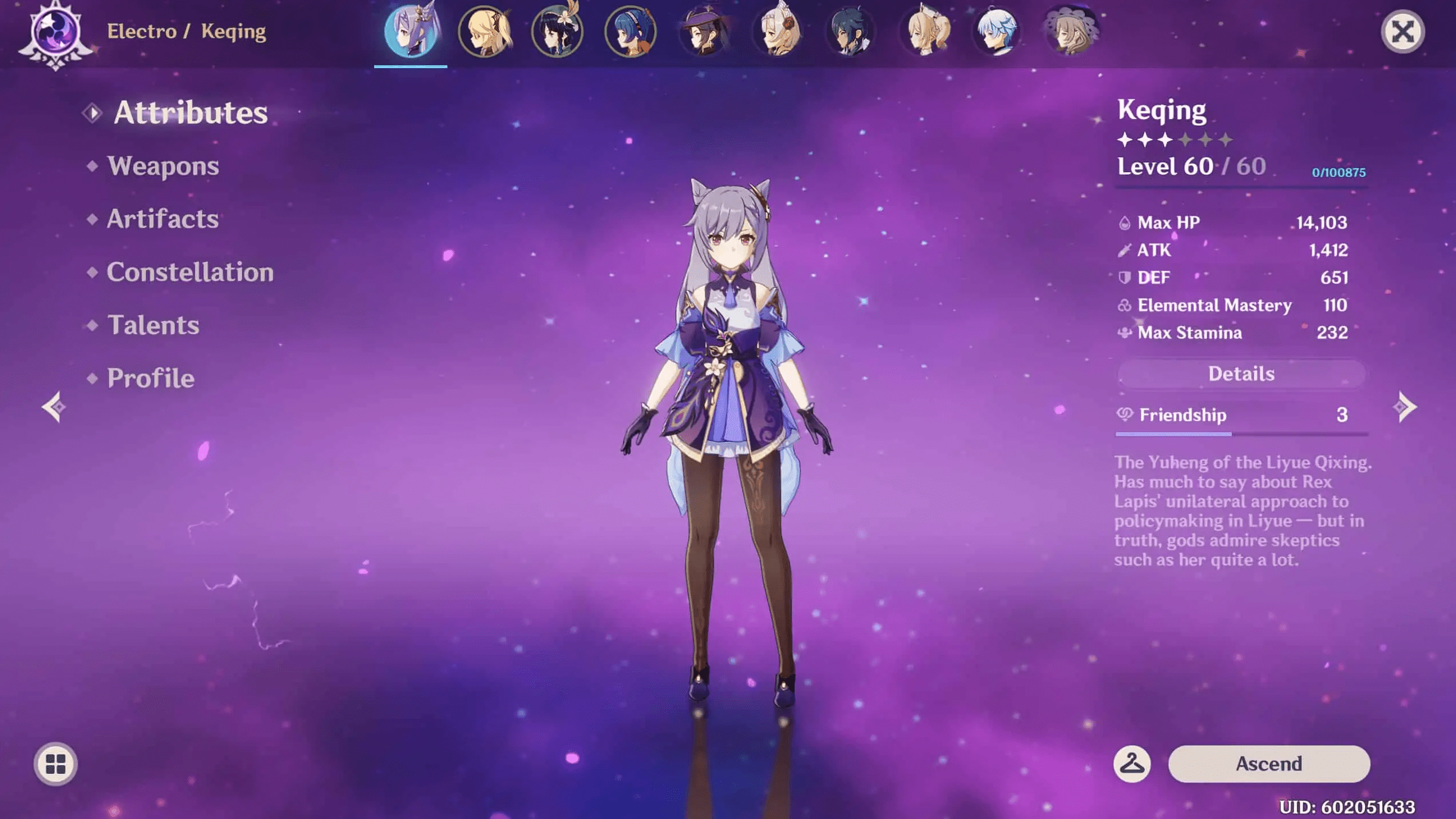Ascend Keqing with the Ascend button
Image resolution: width=1456 pixels, height=819 pixels.
(x=1268, y=763)
